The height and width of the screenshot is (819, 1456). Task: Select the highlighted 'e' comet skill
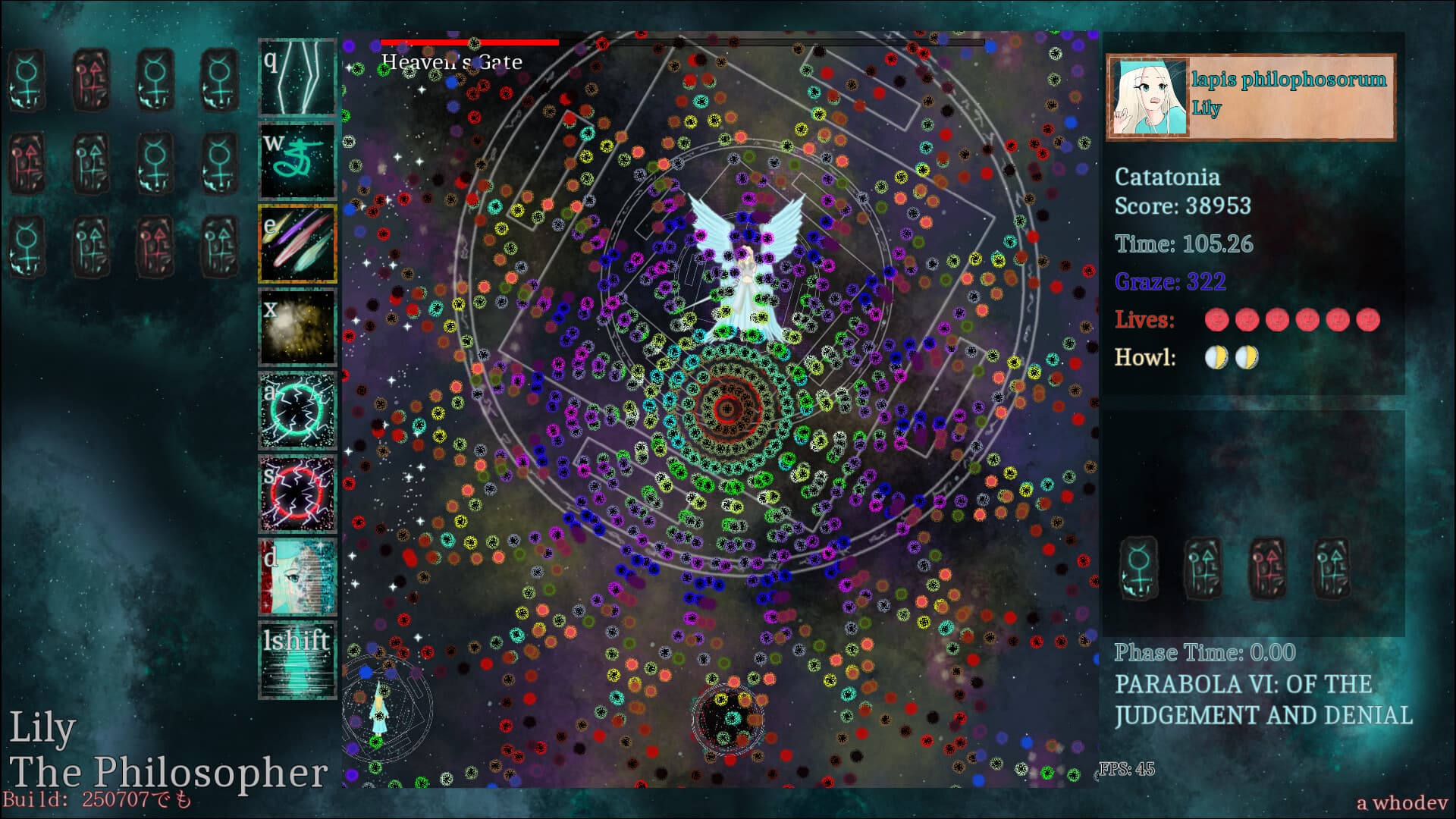pyautogui.click(x=297, y=243)
